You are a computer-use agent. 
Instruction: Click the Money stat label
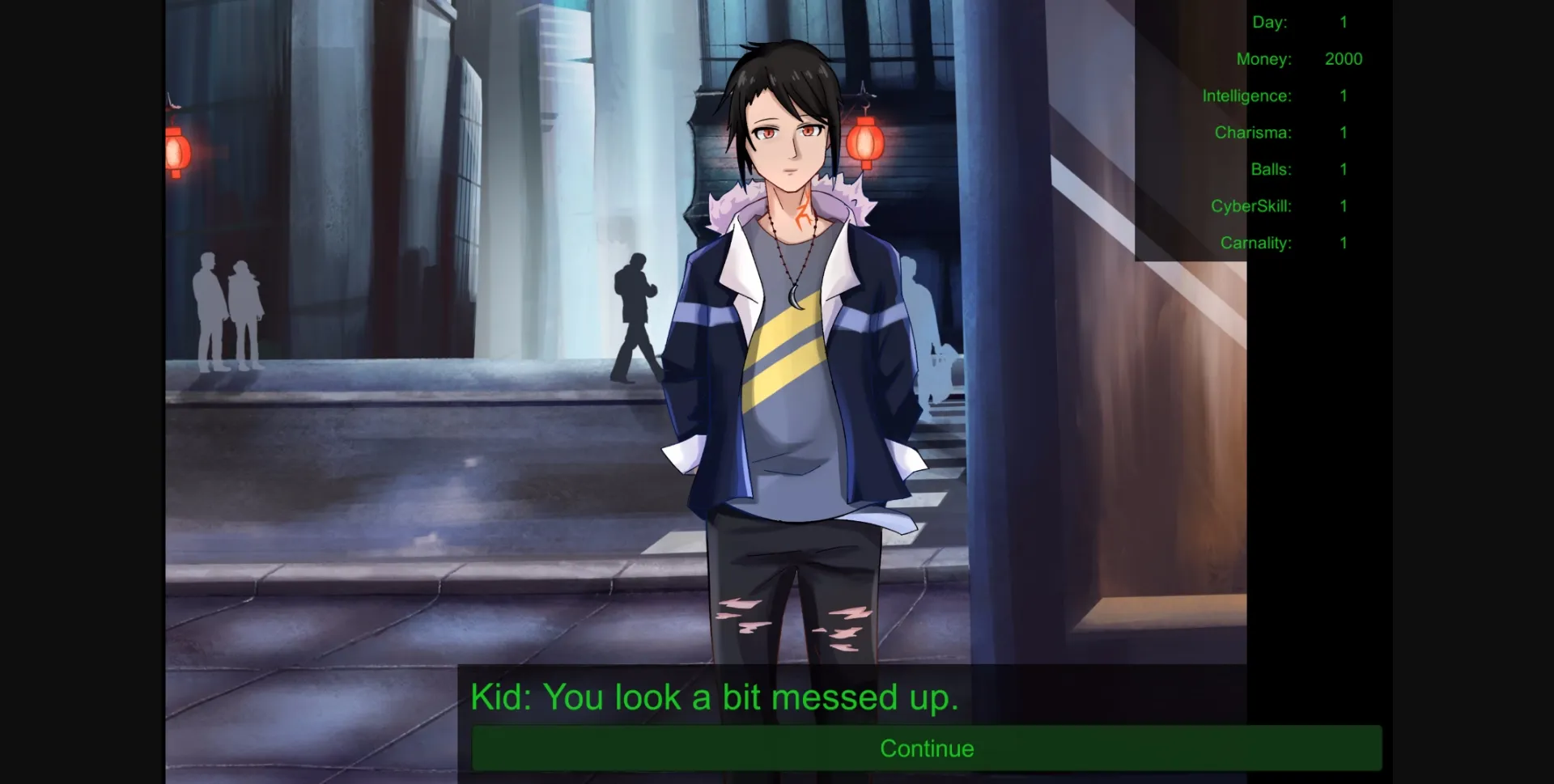click(1263, 58)
